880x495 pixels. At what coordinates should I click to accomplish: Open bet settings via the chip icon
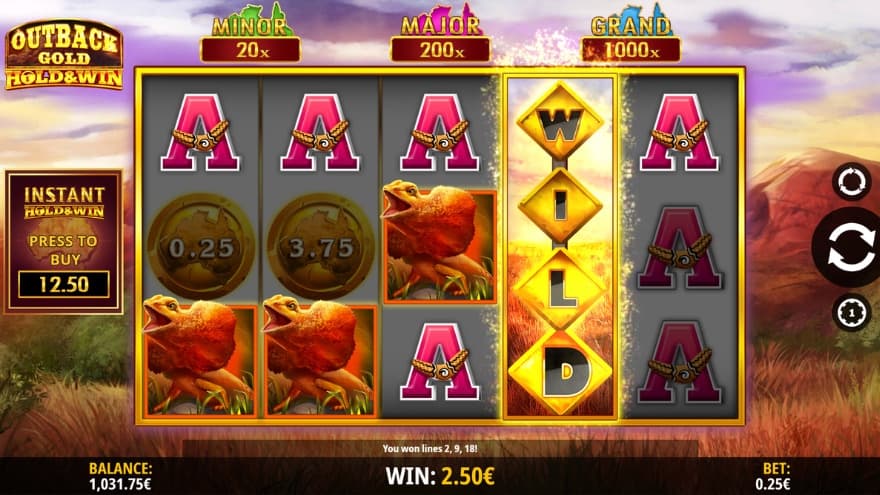coord(851,313)
